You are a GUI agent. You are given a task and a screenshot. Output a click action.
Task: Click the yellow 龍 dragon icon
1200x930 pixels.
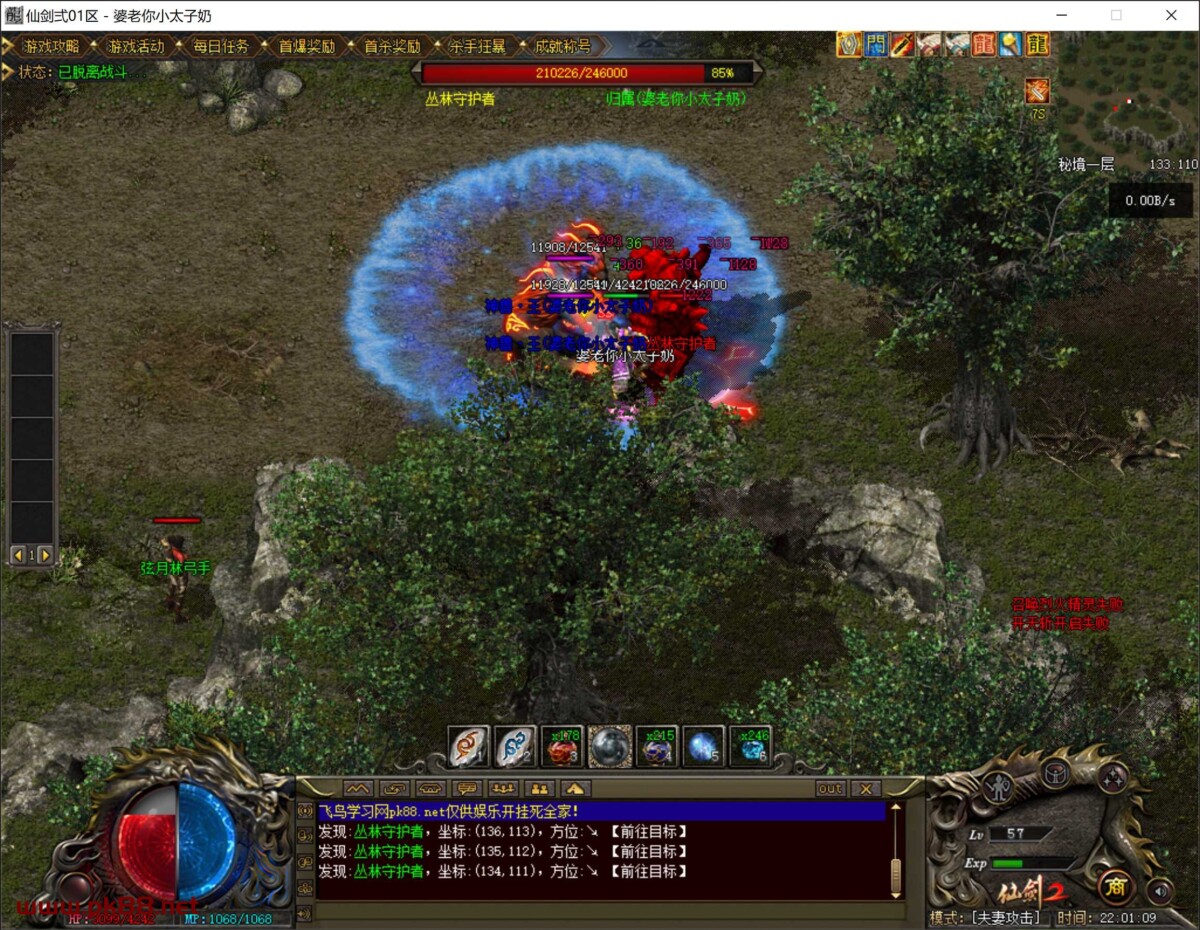coord(1038,44)
